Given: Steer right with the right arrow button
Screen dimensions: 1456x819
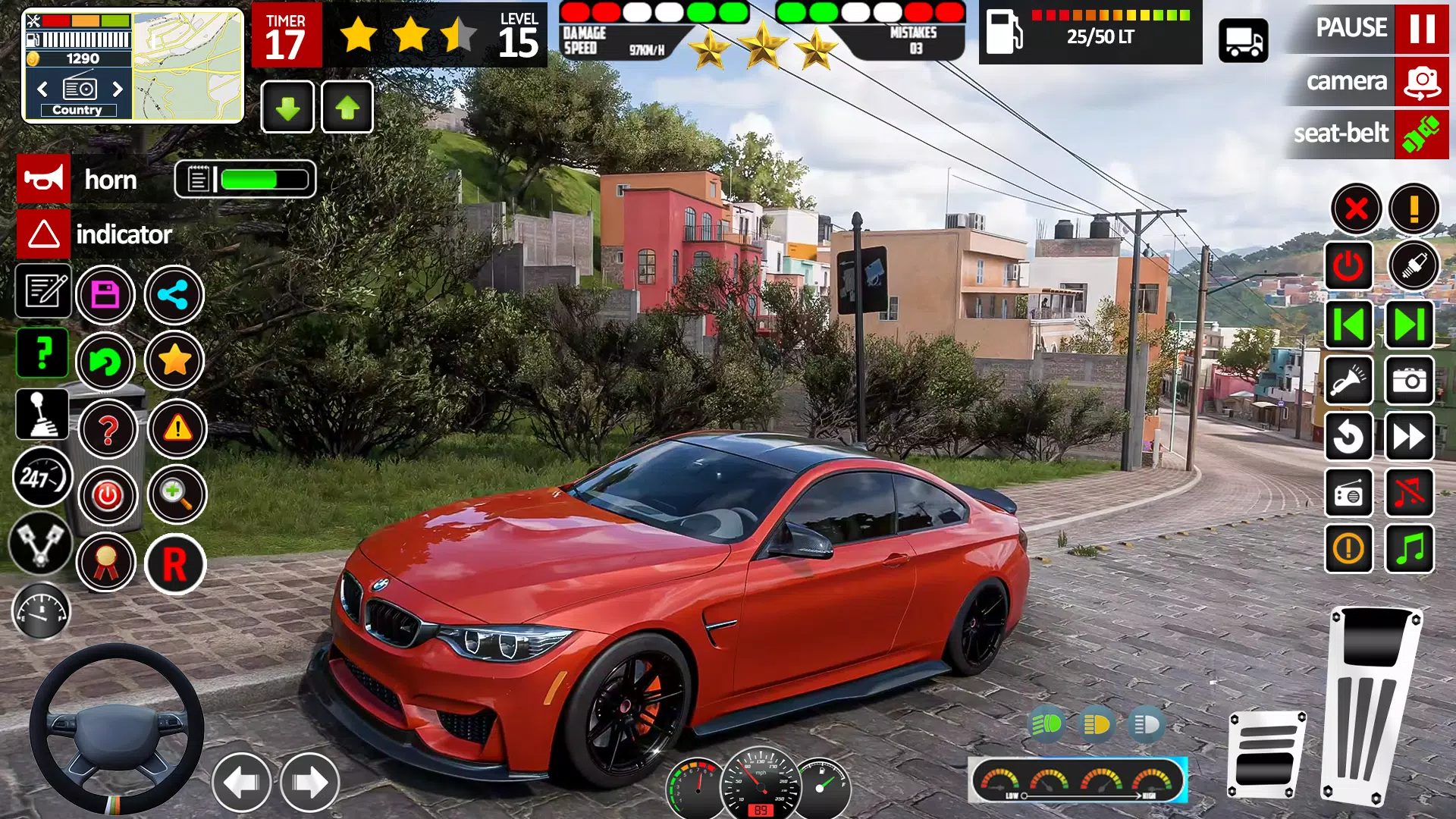Looking at the screenshot, I should click(x=309, y=783).
